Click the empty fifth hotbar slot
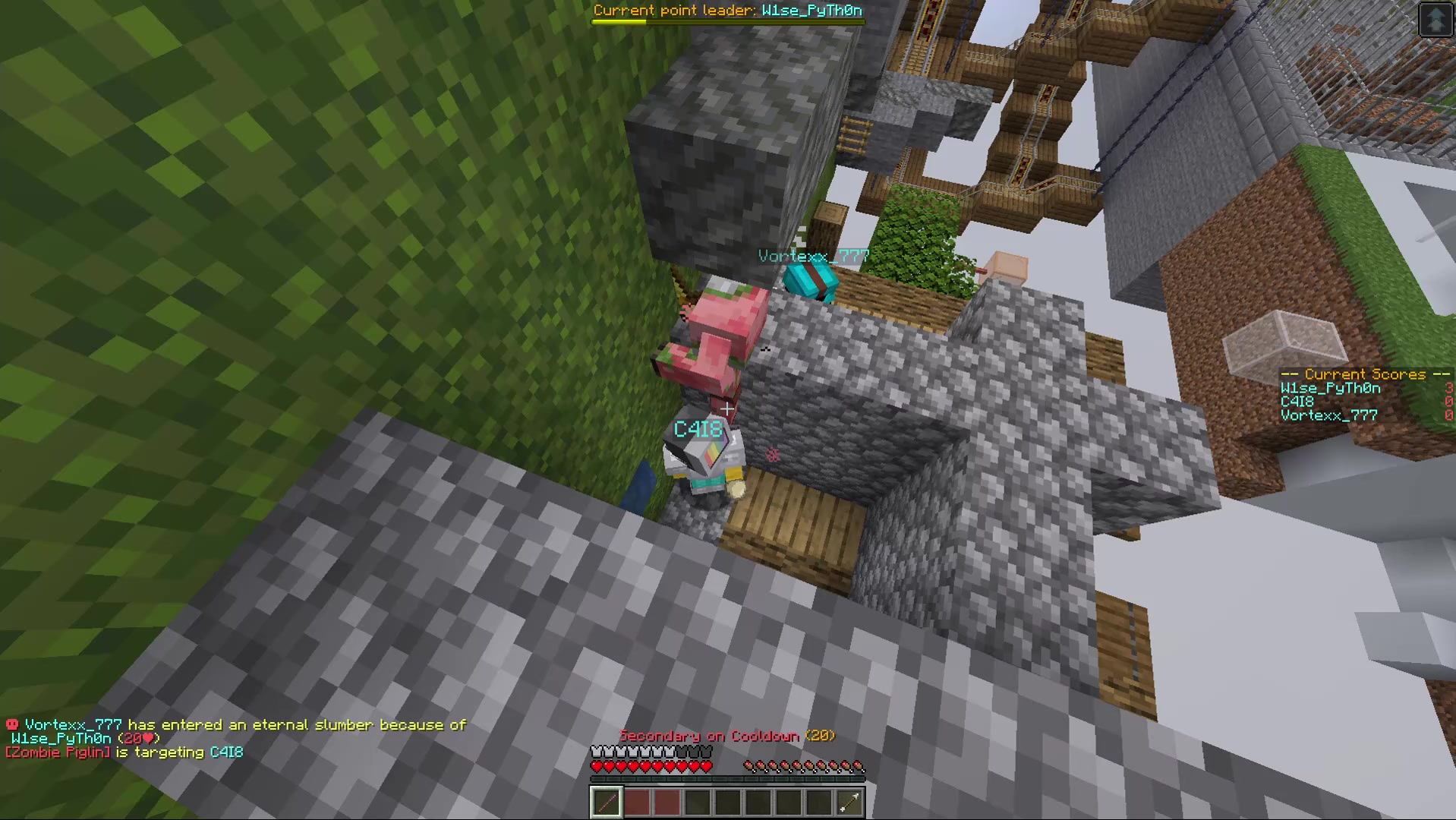The image size is (1456, 820). click(x=728, y=801)
